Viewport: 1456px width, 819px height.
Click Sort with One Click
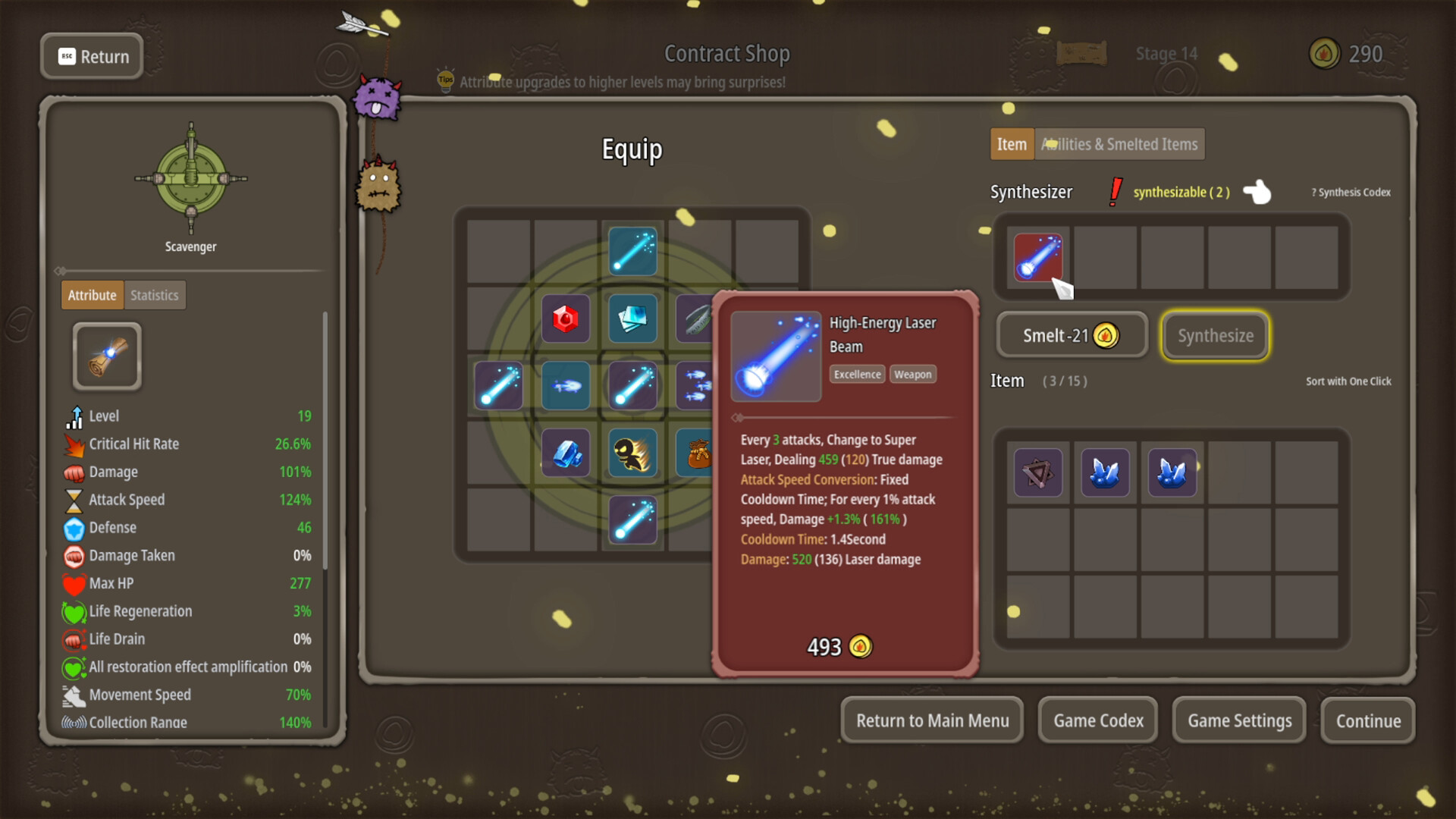click(1349, 381)
